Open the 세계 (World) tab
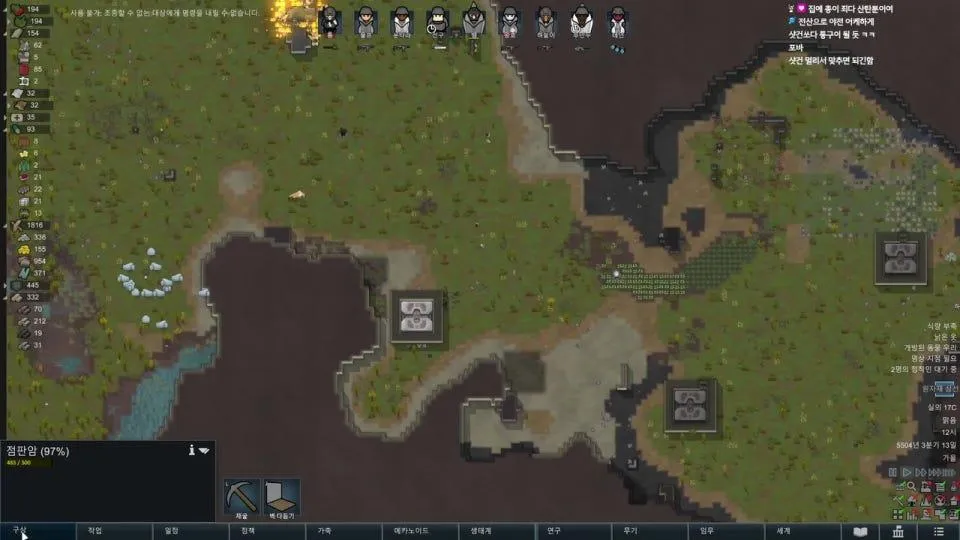Viewport: 960px width, 540px height. [783, 531]
